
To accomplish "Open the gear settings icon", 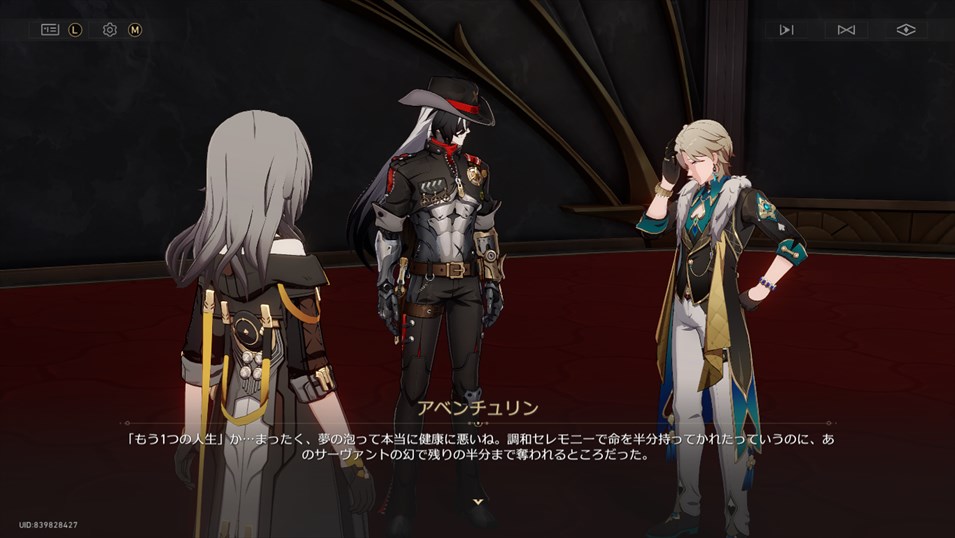I will [x=110, y=30].
